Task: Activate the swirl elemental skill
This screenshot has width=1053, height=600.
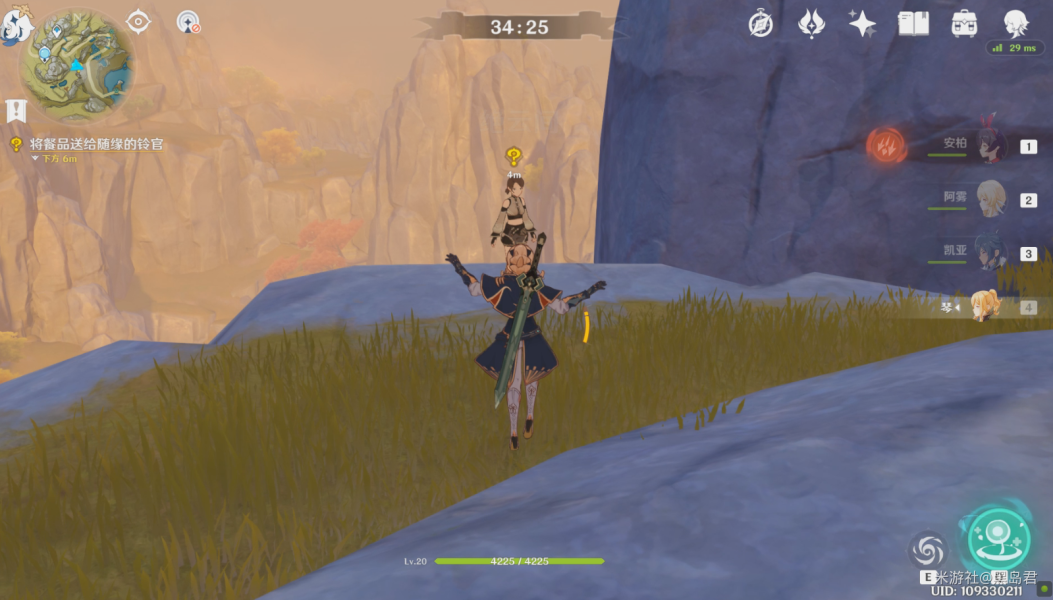Action: point(927,549)
